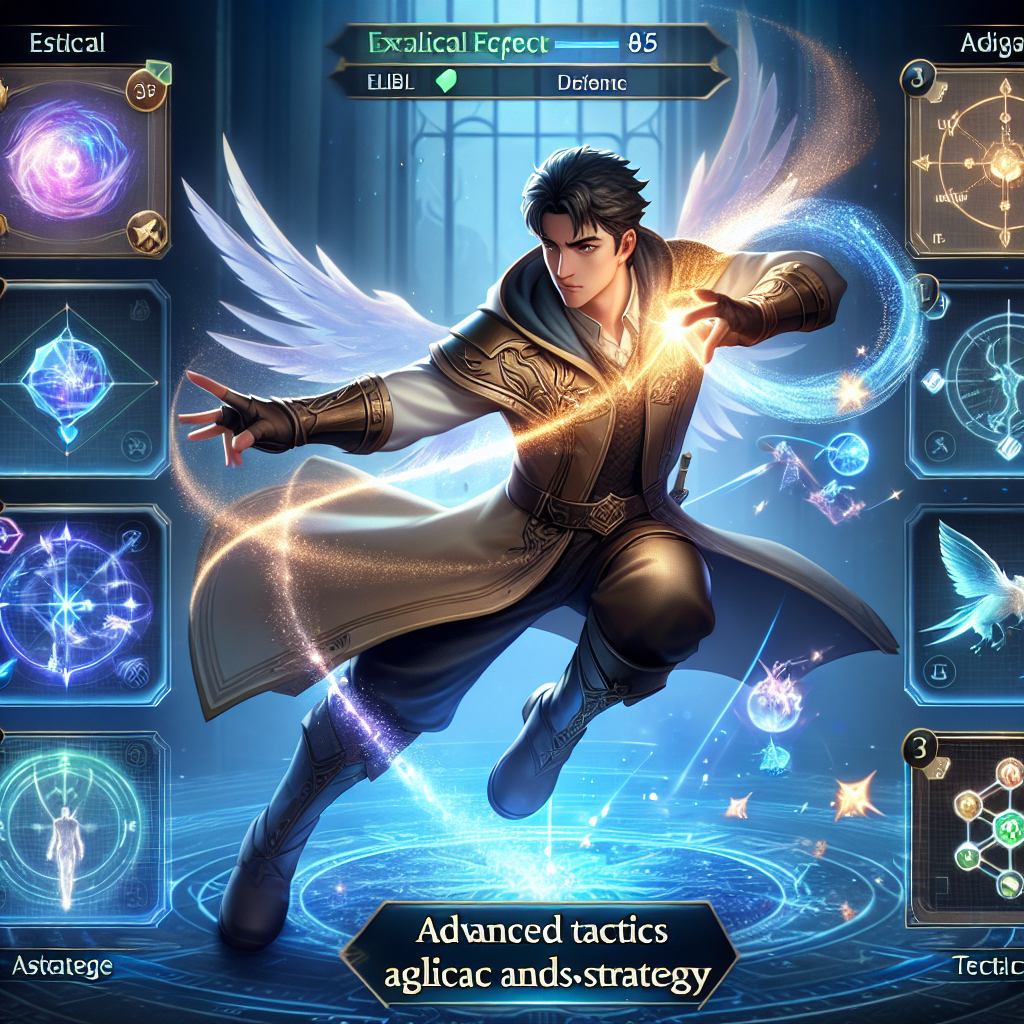Switch to the Estical tab

(69, 43)
